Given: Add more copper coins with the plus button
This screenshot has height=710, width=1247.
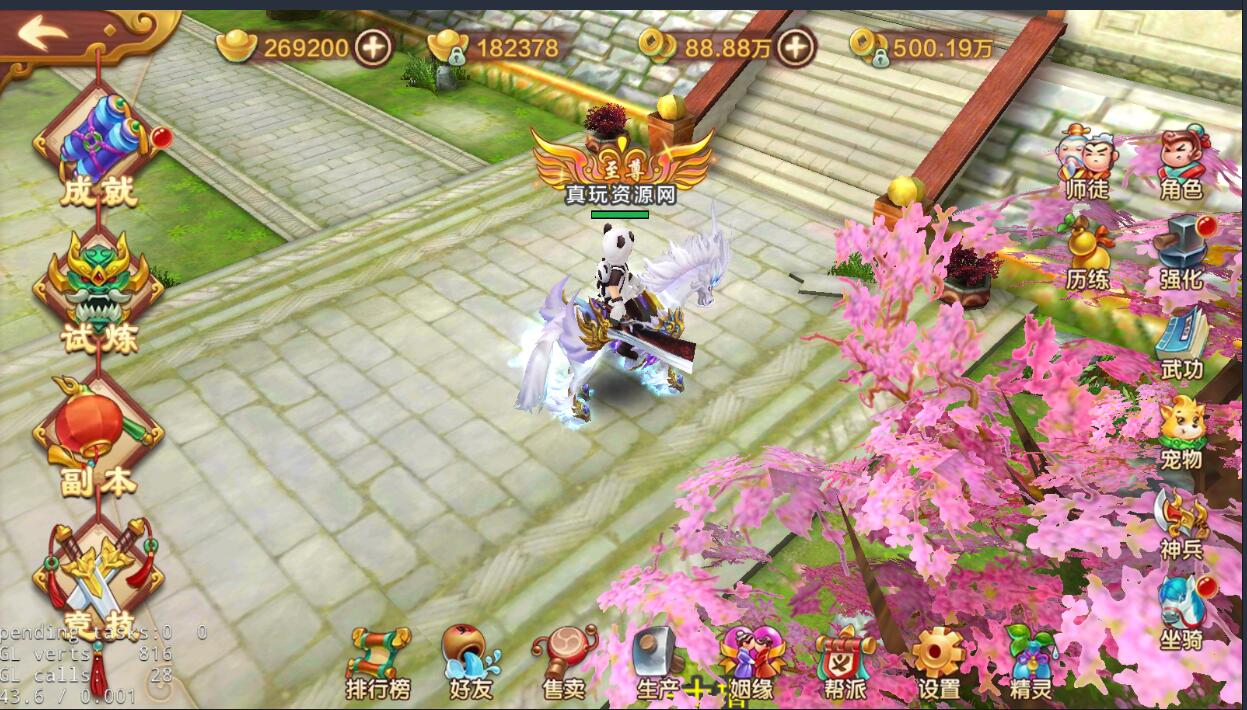Looking at the screenshot, I should click(797, 46).
